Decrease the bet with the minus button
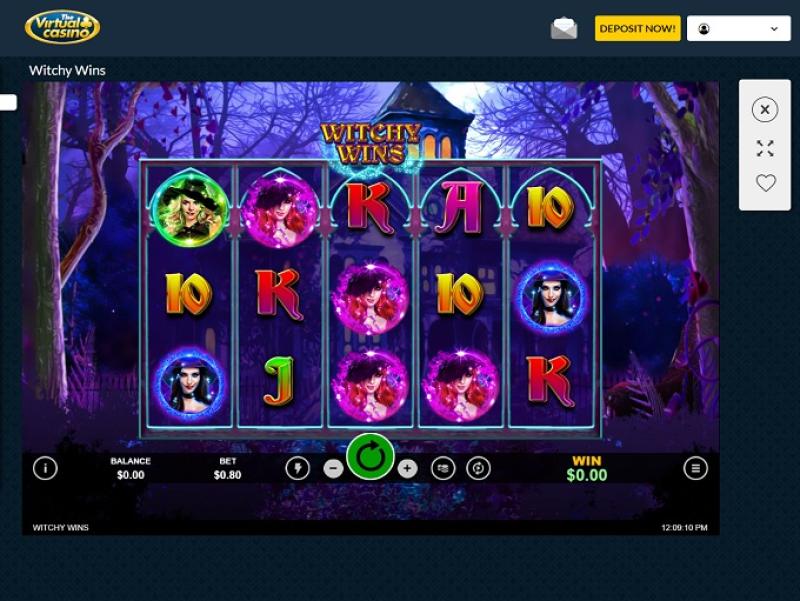Image resolution: width=800 pixels, height=601 pixels. (x=334, y=468)
